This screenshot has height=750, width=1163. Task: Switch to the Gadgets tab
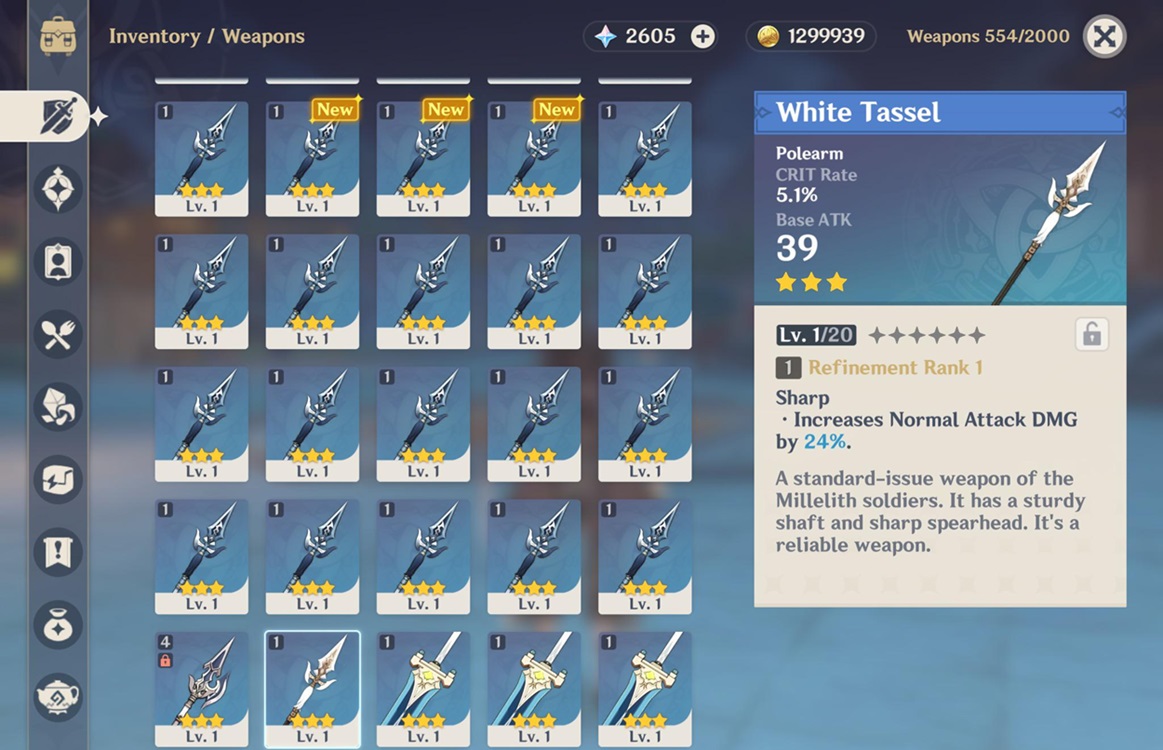pos(58,479)
